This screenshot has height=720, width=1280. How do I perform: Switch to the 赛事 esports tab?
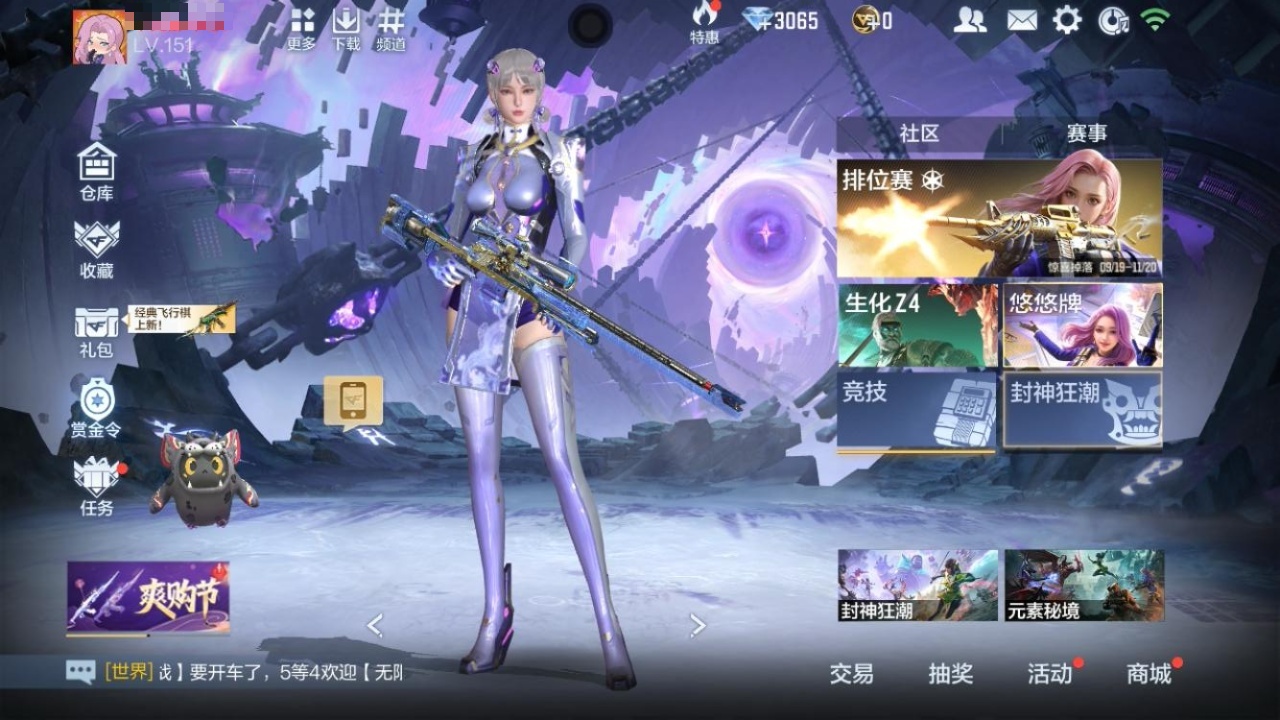point(1086,134)
